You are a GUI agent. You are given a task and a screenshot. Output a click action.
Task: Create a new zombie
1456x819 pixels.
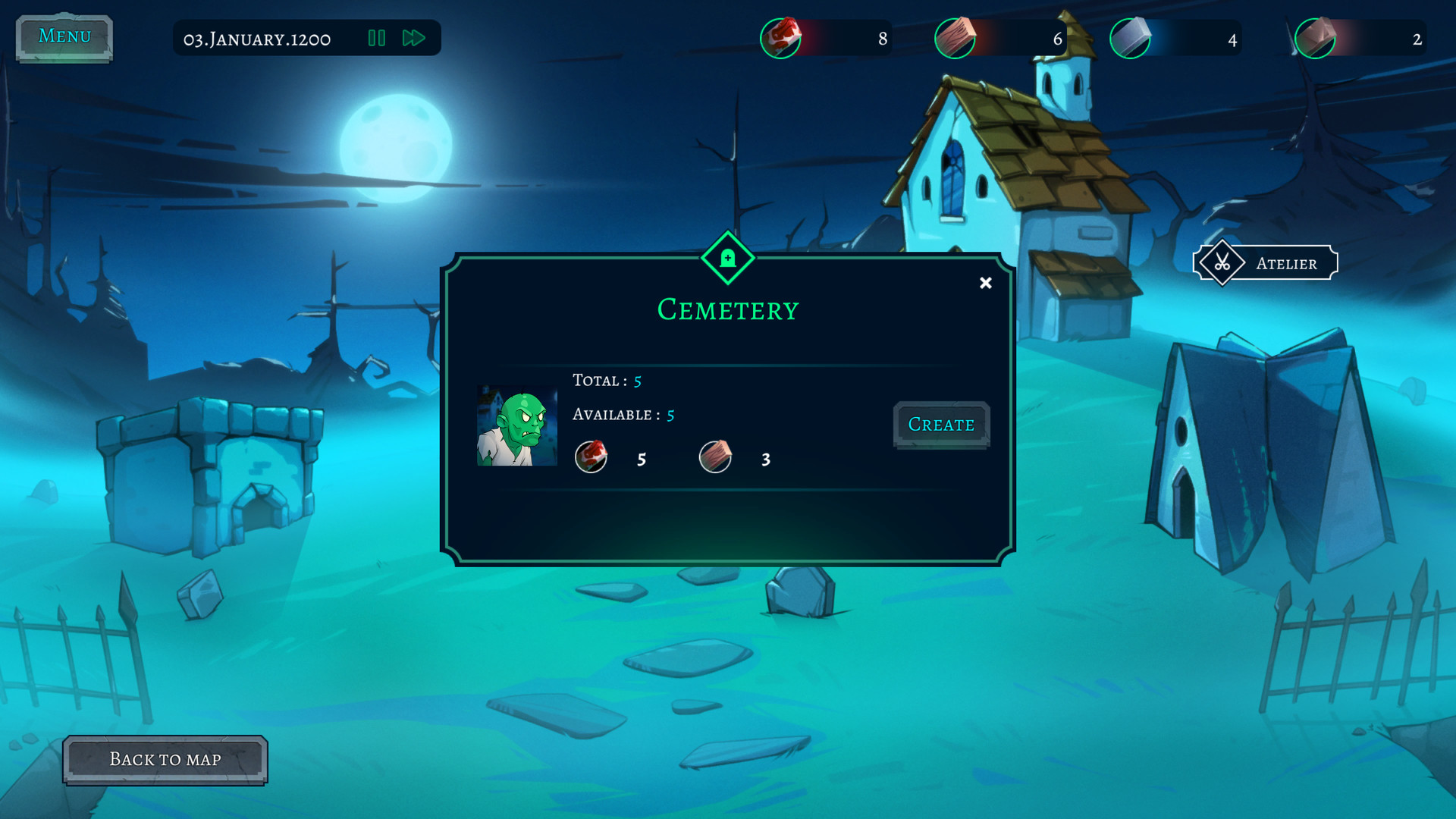(941, 425)
